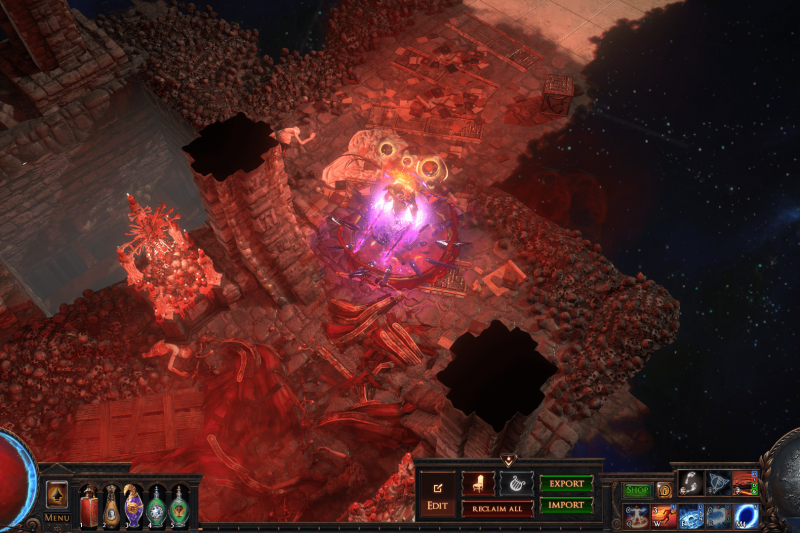Open the chair decorations button
The height and width of the screenshot is (533, 800).
pyautogui.click(x=478, y=484)
